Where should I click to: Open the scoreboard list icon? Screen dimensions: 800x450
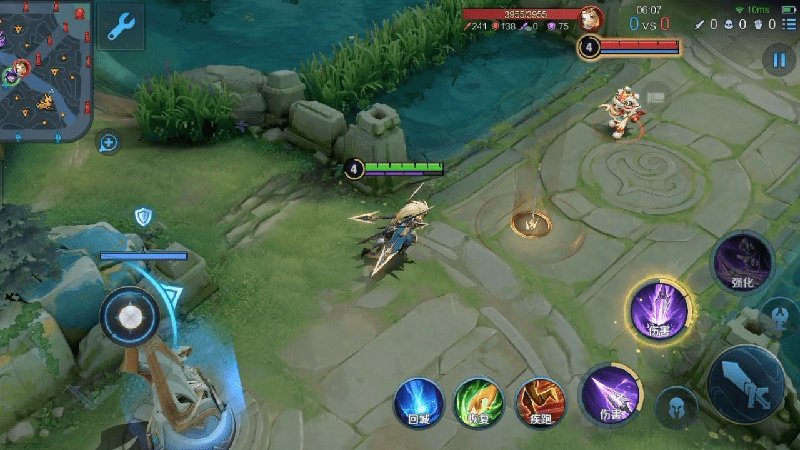(x=790, y=24)
